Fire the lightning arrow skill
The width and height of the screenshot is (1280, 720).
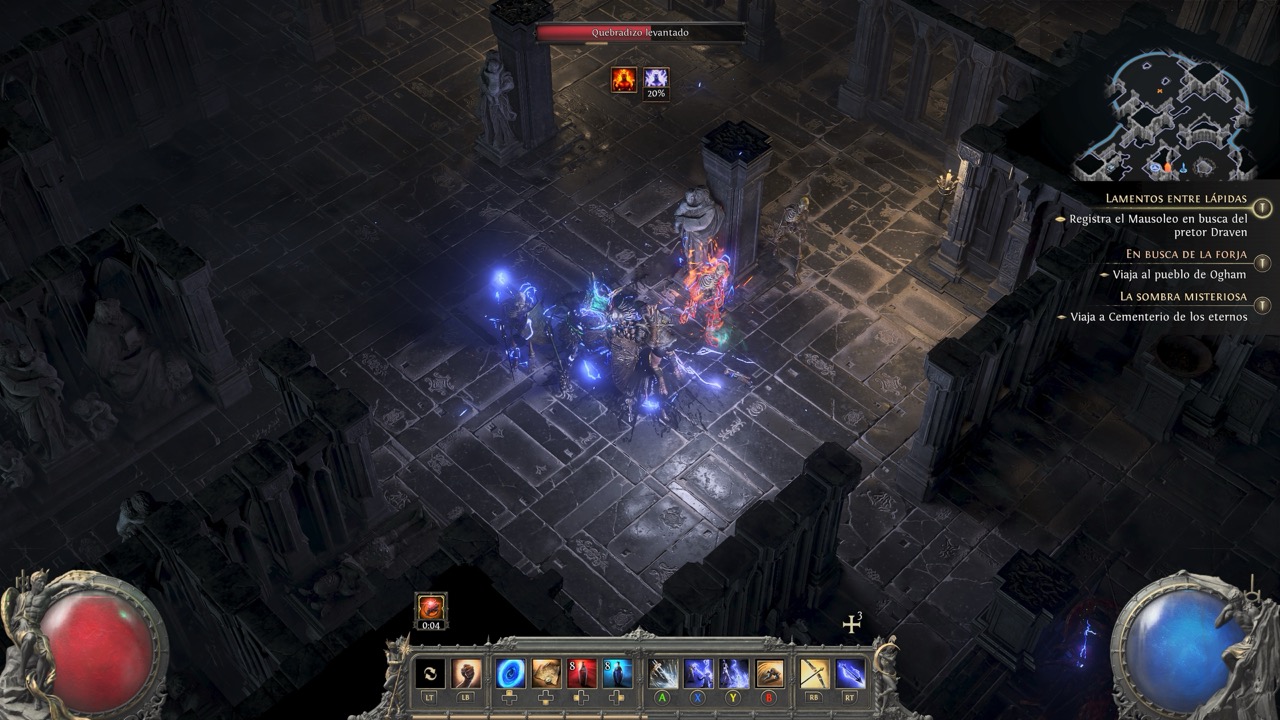click(850, 673)
